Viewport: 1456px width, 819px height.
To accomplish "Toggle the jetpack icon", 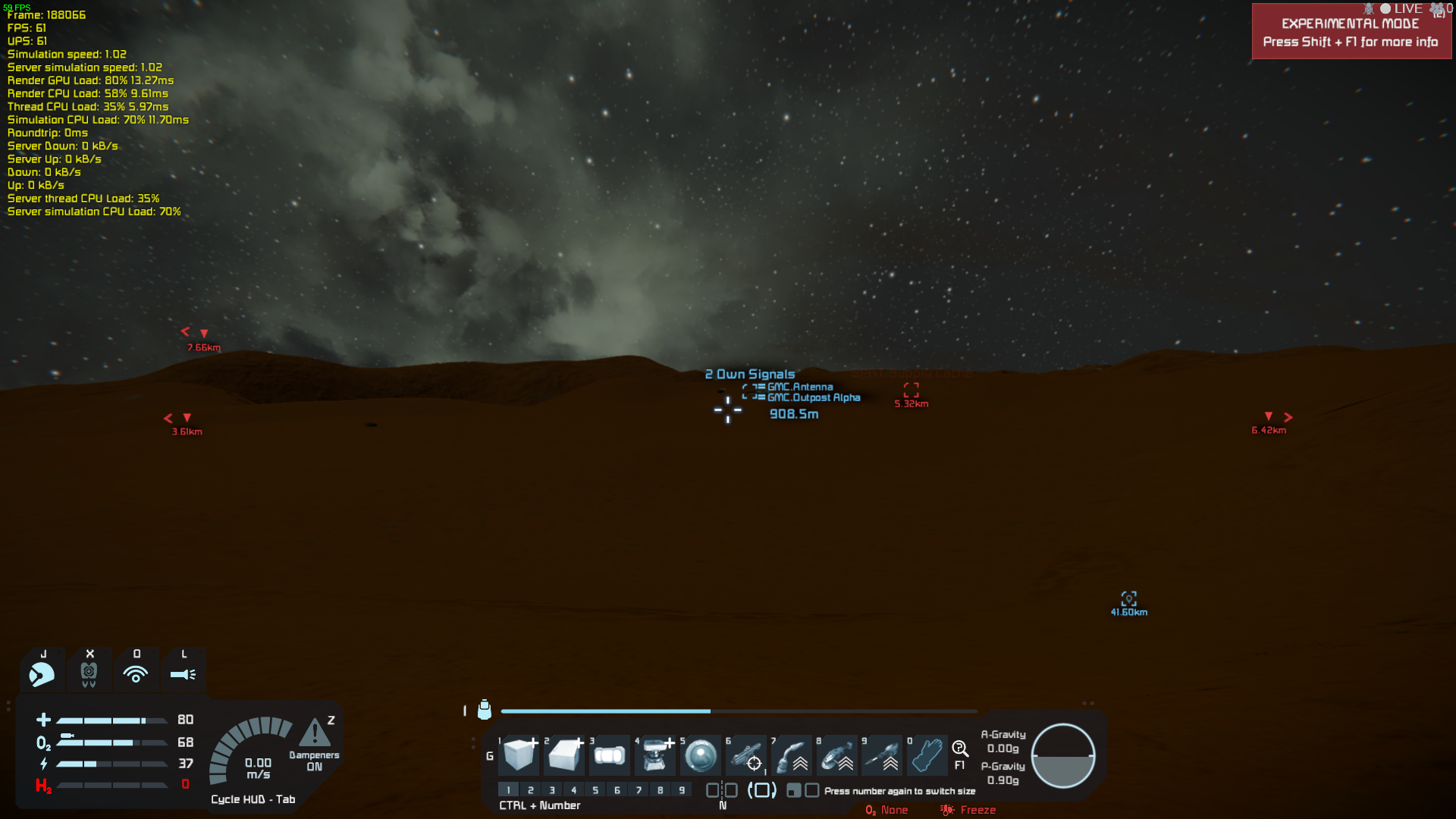I will [x=89, y=673].
